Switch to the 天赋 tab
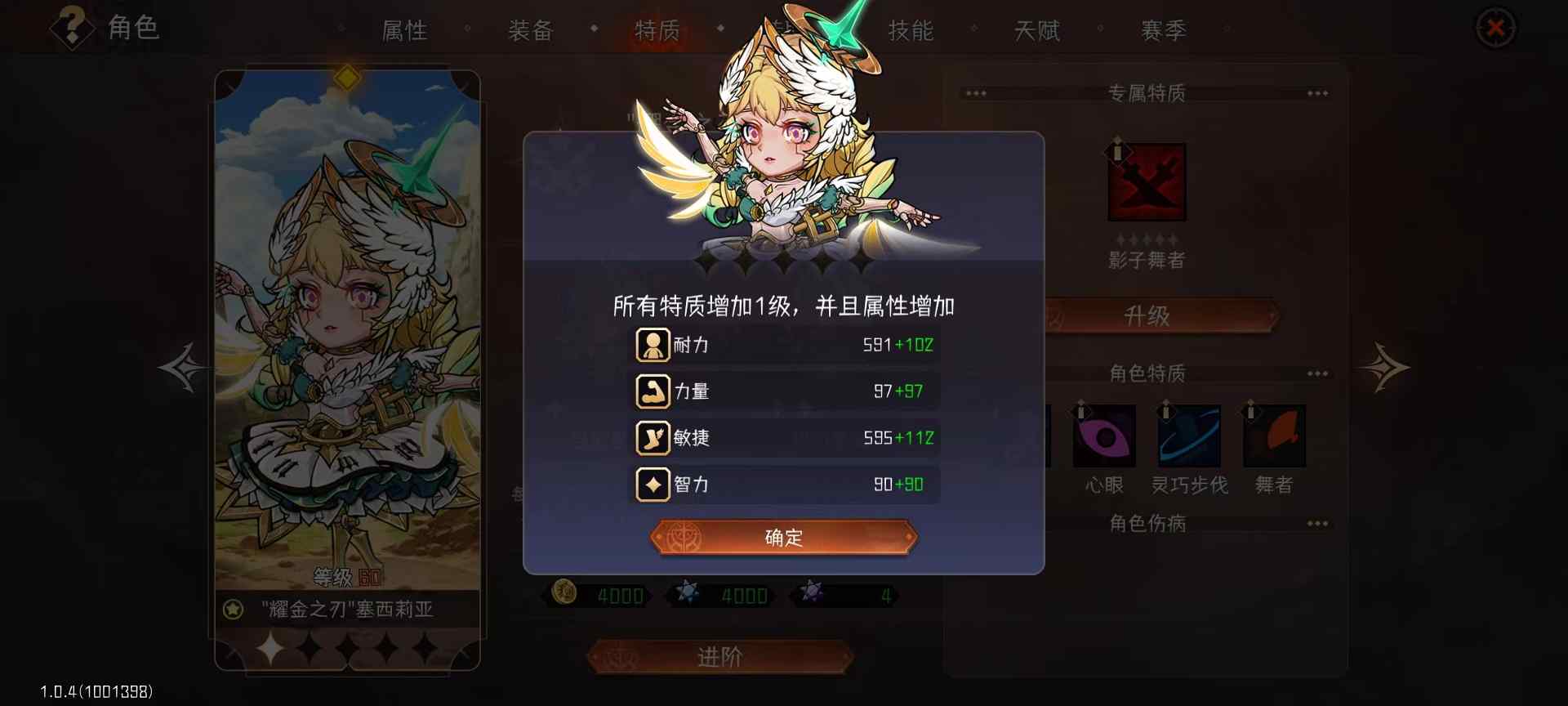 coord(1037,31)
